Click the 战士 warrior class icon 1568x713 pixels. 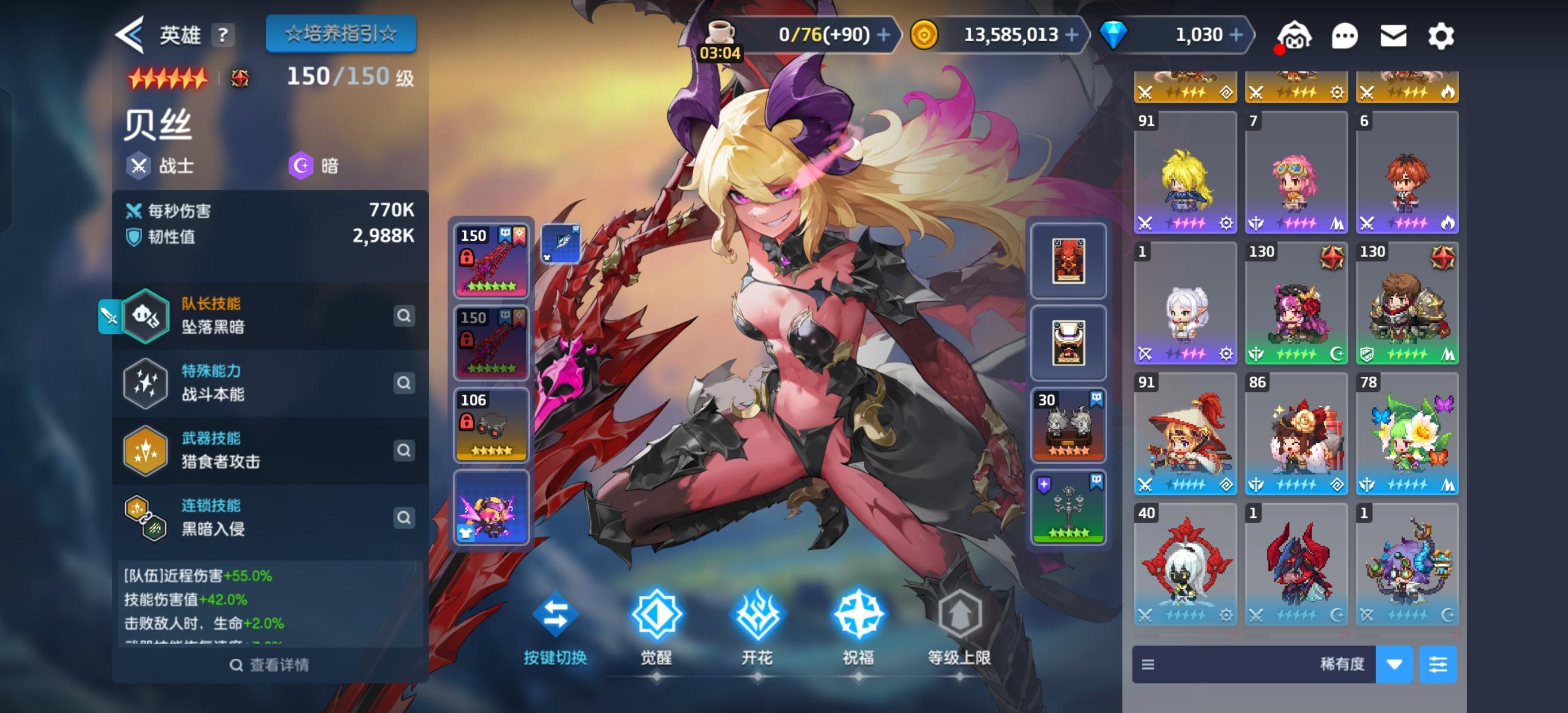139,165
